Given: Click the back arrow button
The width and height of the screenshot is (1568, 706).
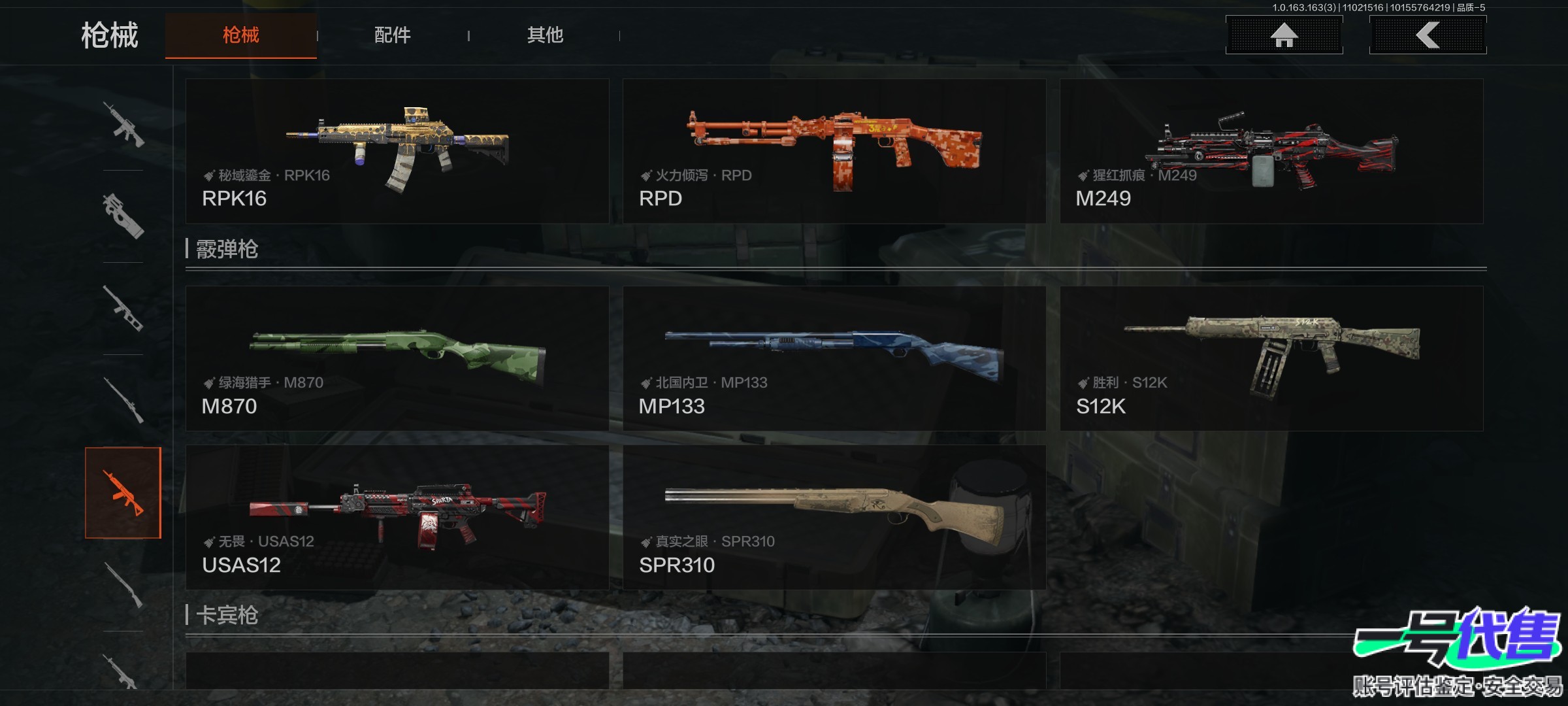Looking at the screenshot, I should coord(1428,35).
